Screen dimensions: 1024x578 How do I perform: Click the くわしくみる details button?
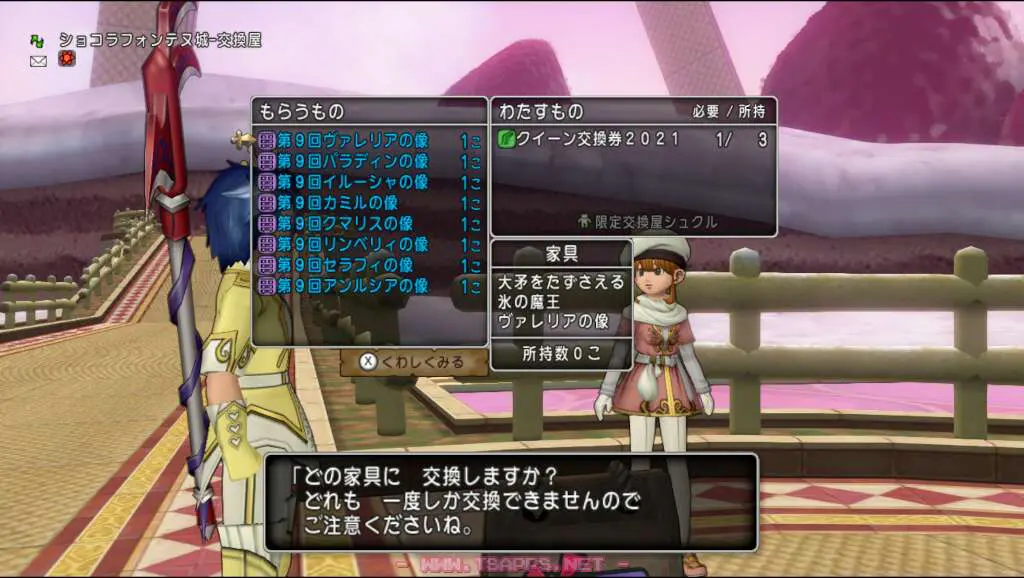click(413, 362)
